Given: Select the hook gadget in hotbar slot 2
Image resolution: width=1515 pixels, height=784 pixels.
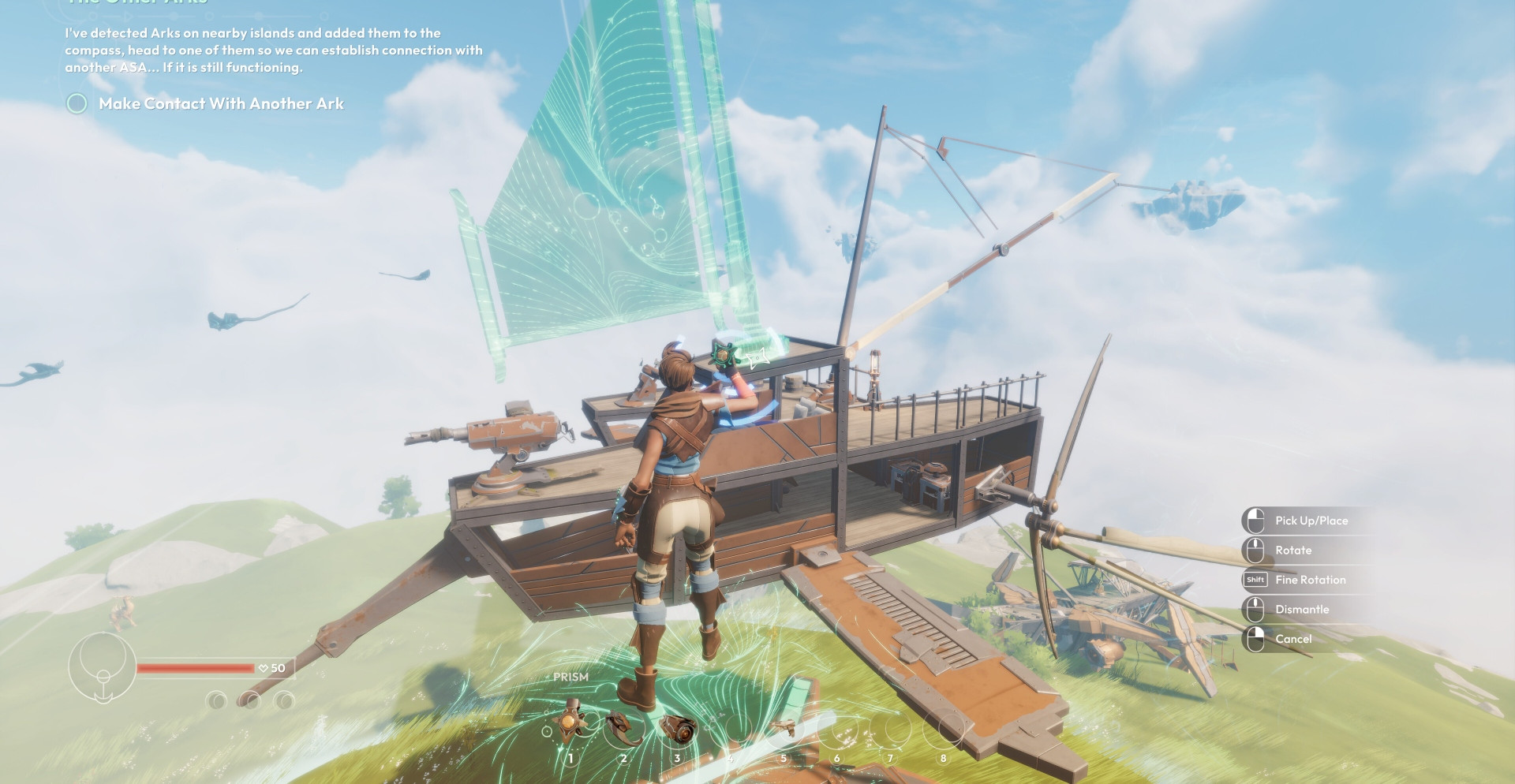Looking at the screenshot, I should pos(623,729).
